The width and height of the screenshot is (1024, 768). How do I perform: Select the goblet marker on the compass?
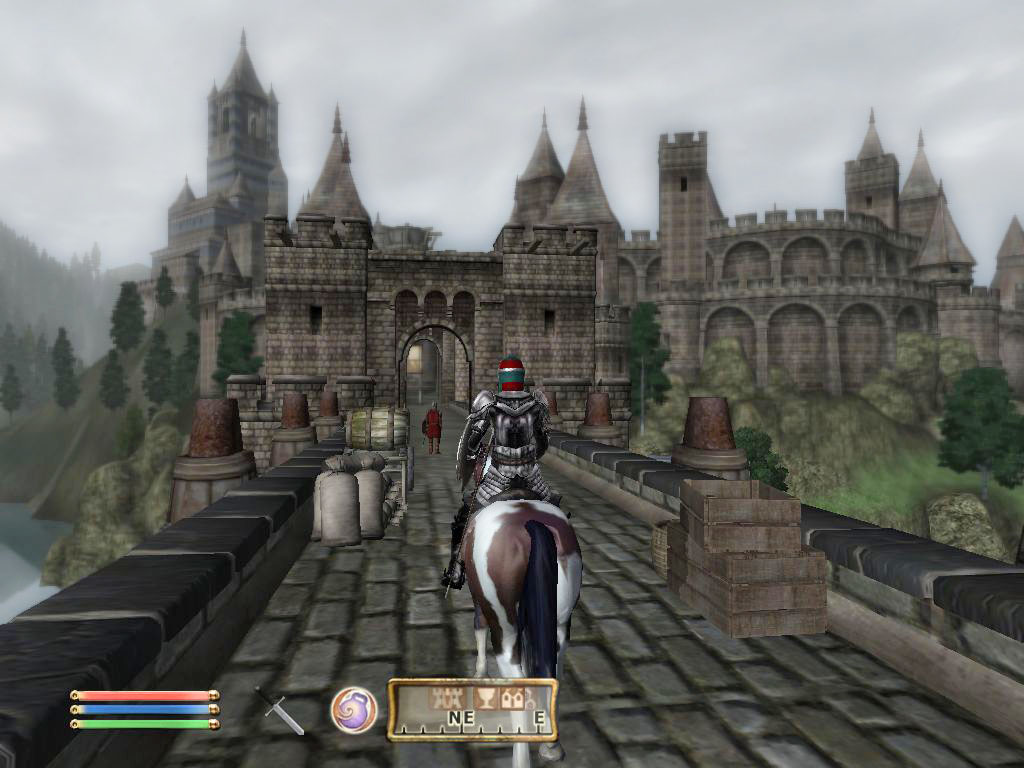pos(484,698)
